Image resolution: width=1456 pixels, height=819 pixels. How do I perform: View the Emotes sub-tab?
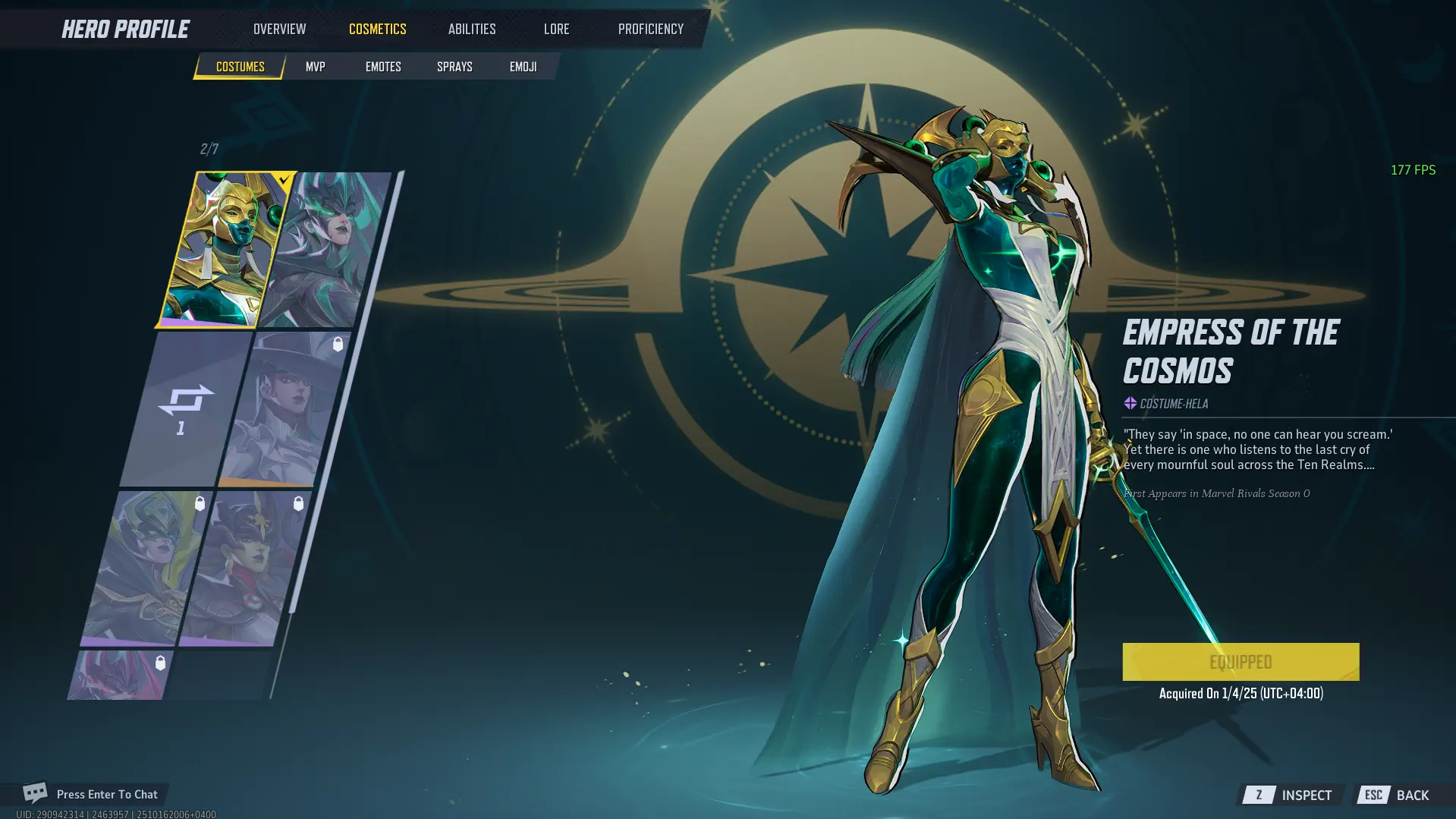coord(383,67)
